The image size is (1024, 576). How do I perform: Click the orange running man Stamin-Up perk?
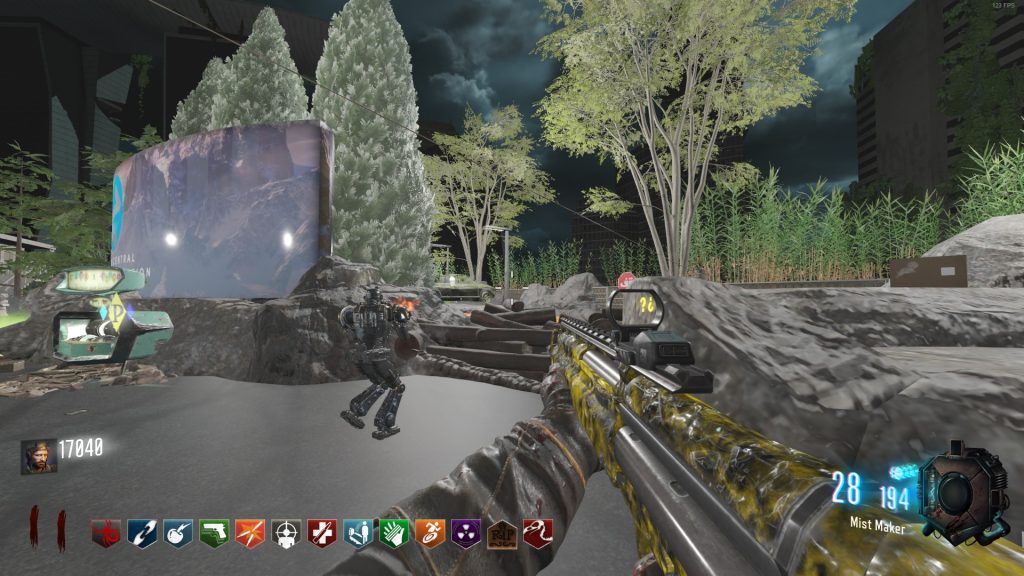click(430, 533)
